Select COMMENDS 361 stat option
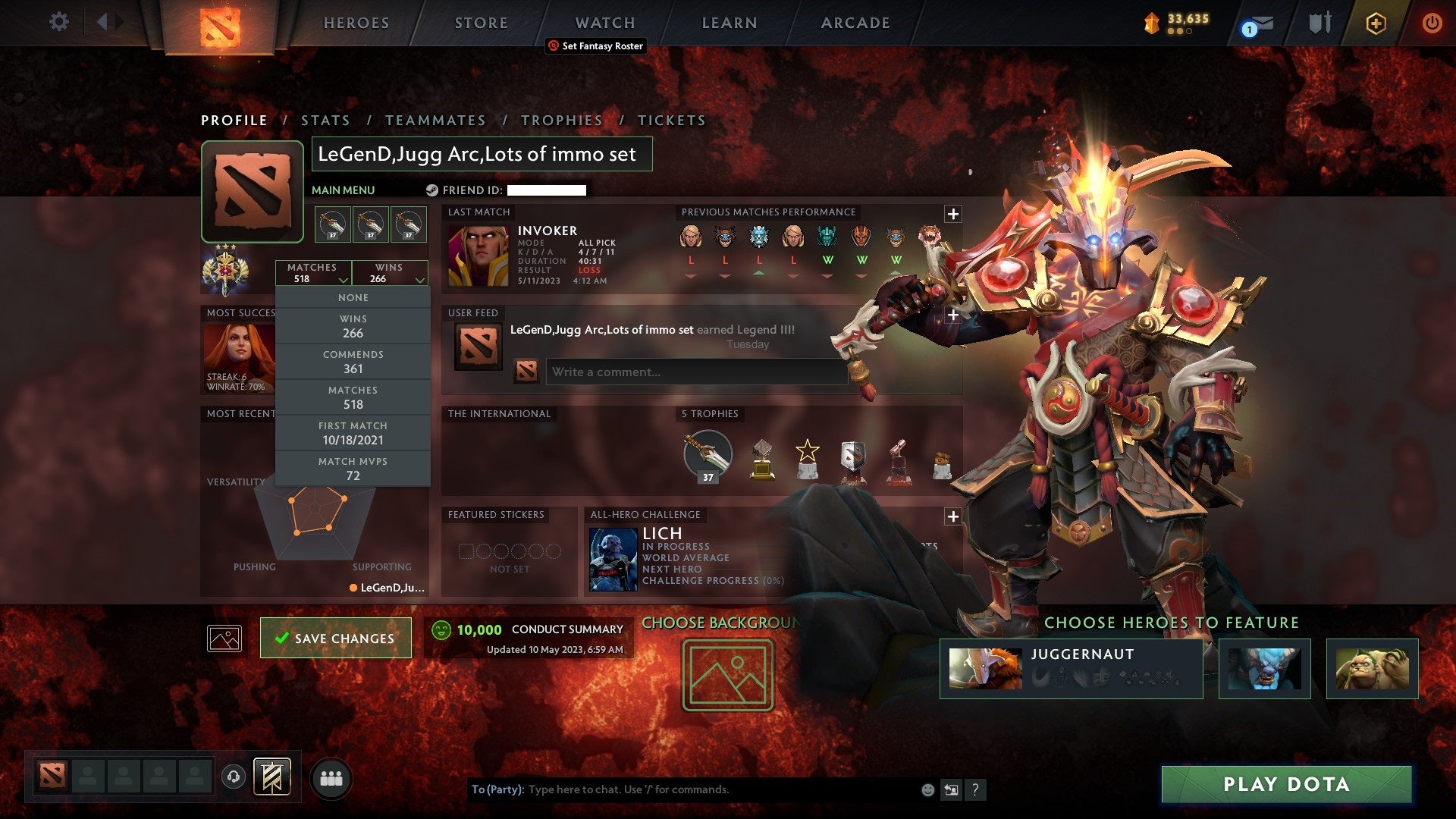This screenshot has width=1456, height=819. 353,362
